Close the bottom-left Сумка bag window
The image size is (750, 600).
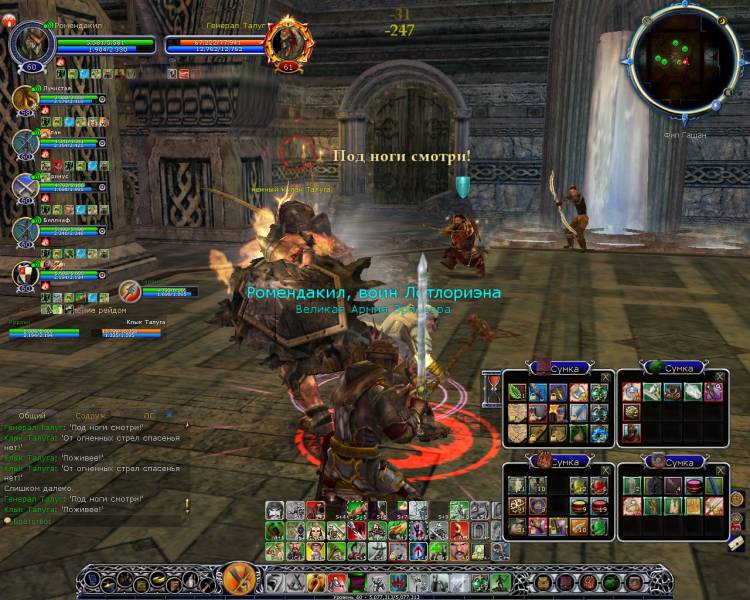pyautogui.click(x=606, y=468)
